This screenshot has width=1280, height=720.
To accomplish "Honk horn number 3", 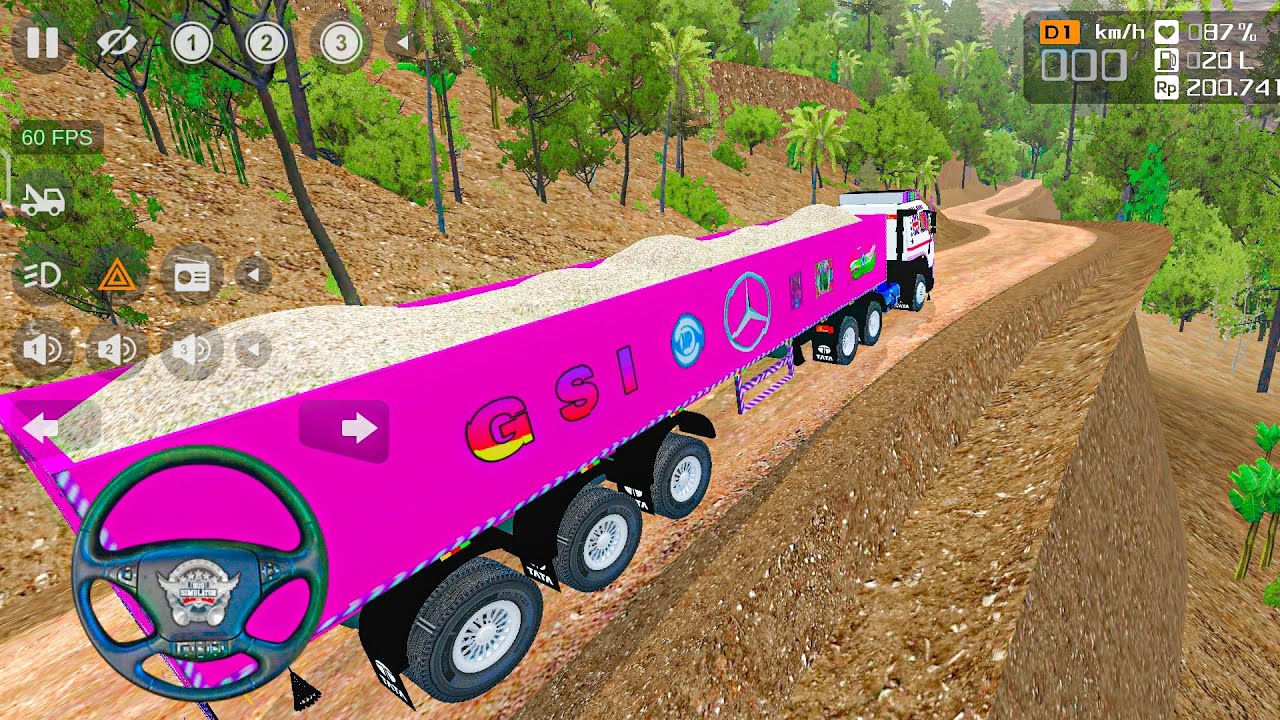I will coord(191,349).
